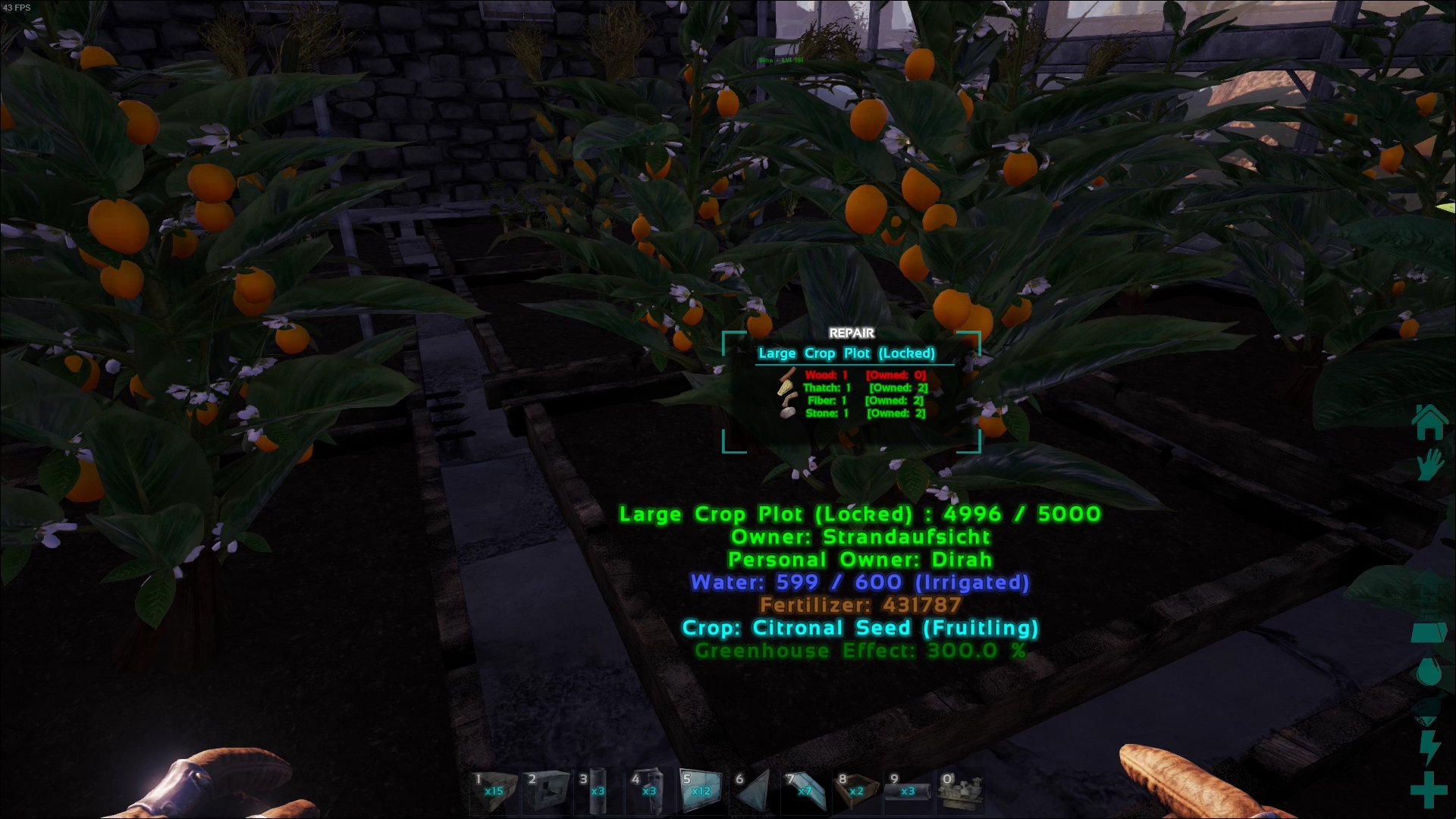Viewport: 1456px width, 819px height.
Task: Pick the horizontal pipe in slot 9
Action: click(908, 790)
